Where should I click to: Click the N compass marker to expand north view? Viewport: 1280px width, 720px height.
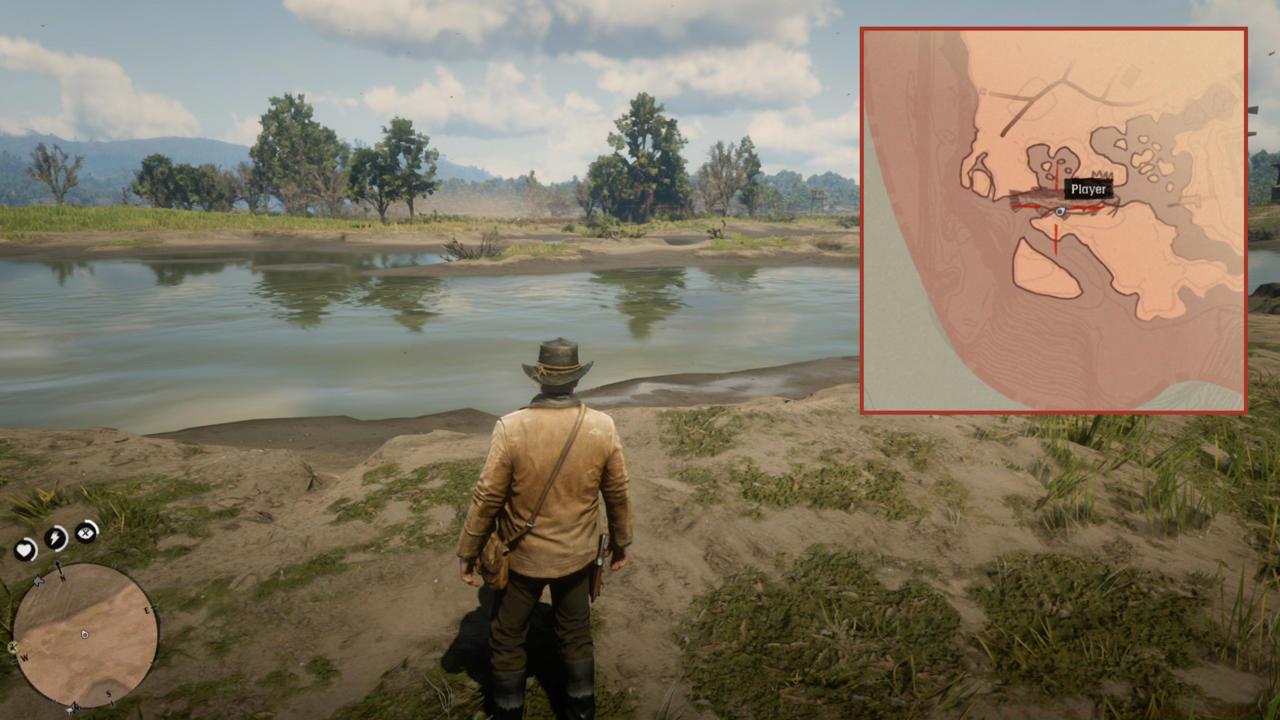61,577
